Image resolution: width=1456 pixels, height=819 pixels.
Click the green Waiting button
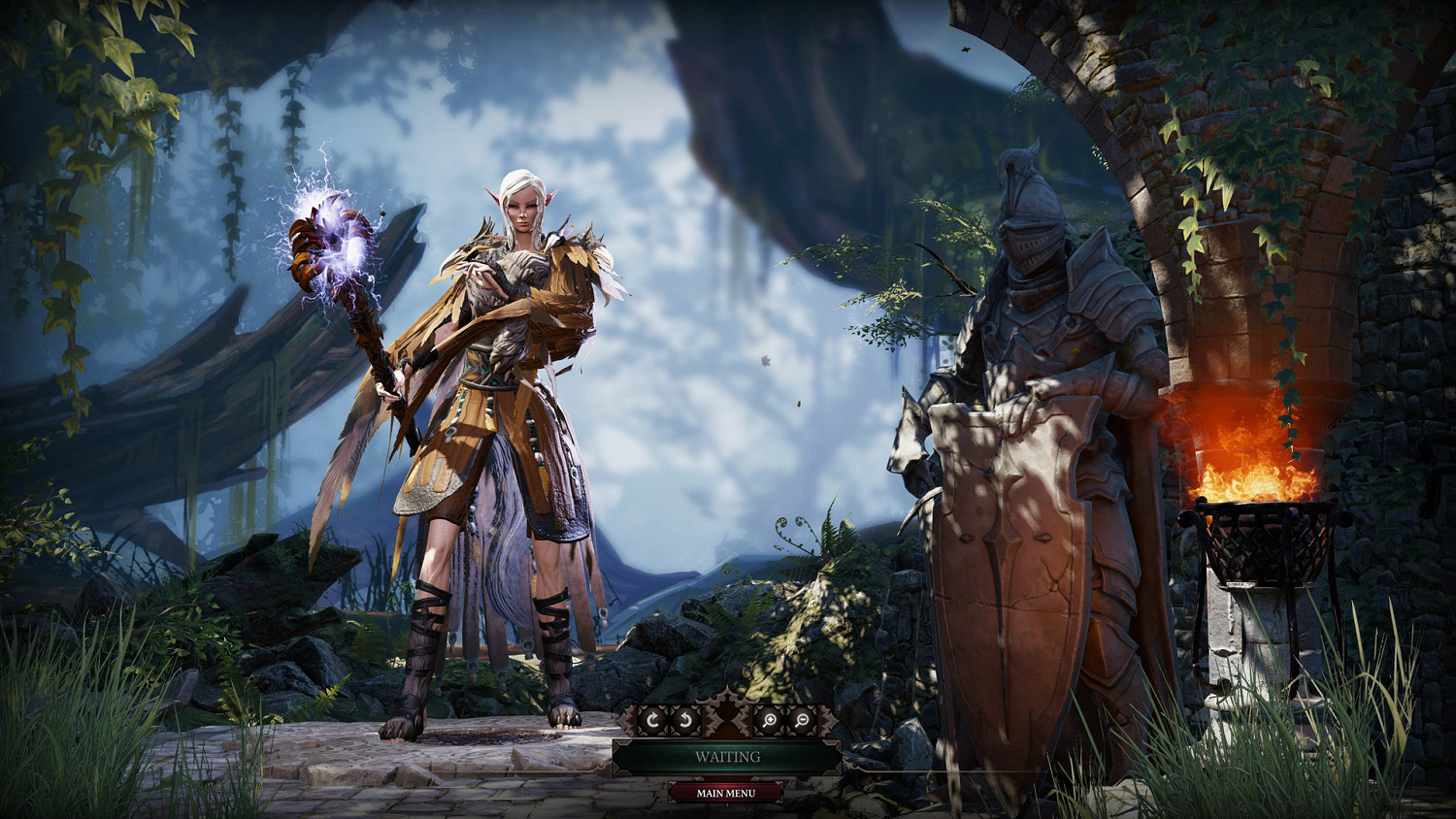pyautogui.click(x=727, y=757)
